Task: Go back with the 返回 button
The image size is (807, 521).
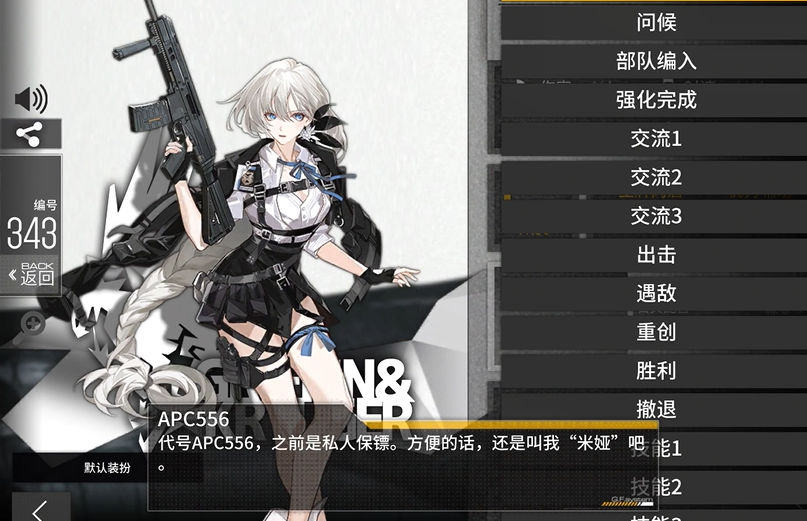Action: (x=31, y=273)
